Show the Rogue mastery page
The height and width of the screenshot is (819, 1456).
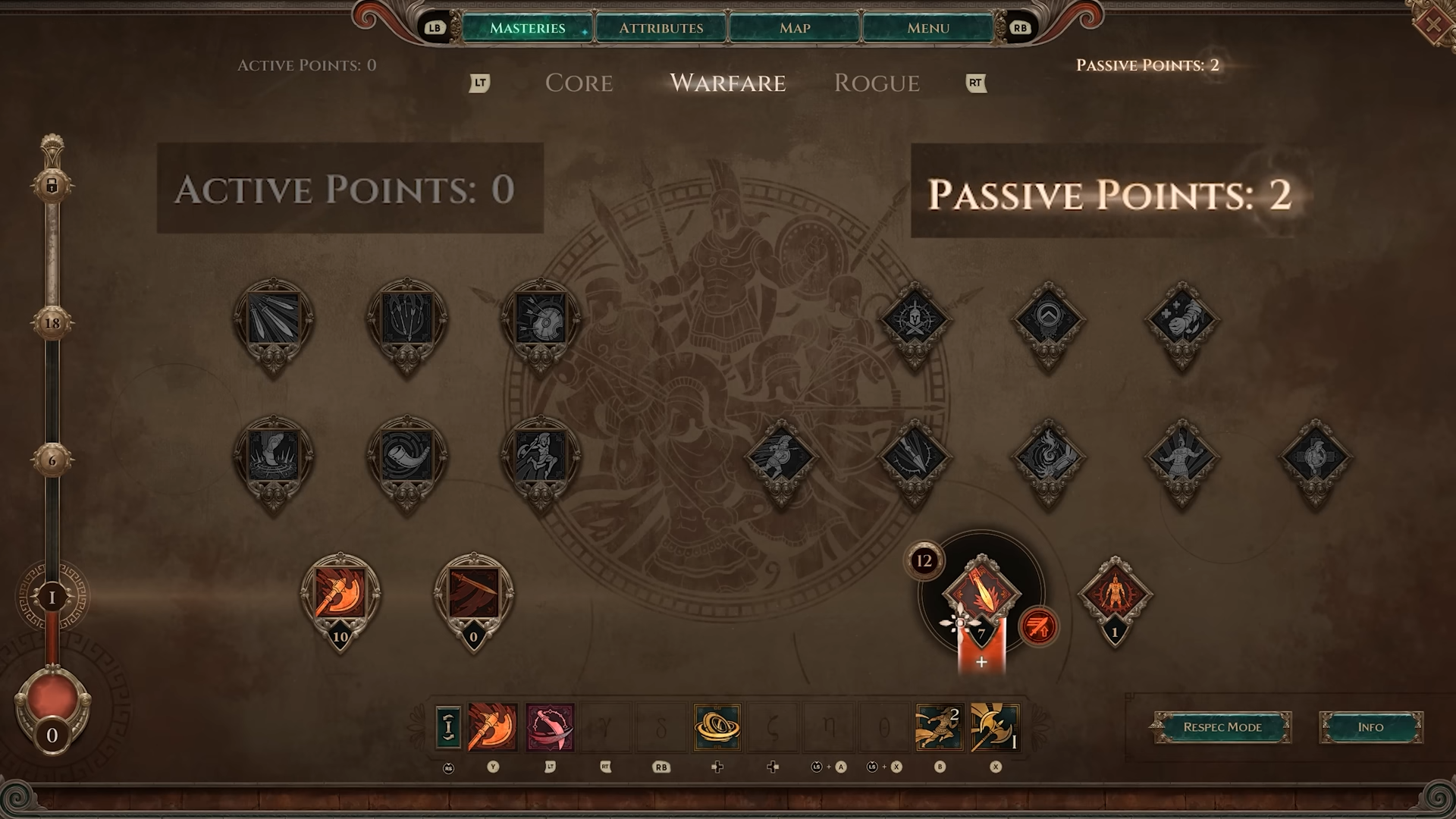[877, 83]
